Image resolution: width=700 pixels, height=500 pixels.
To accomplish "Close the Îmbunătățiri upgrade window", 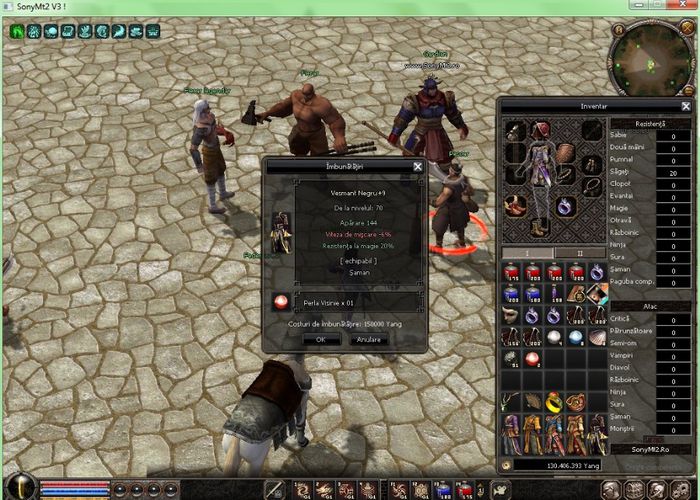I will [418, 166].
